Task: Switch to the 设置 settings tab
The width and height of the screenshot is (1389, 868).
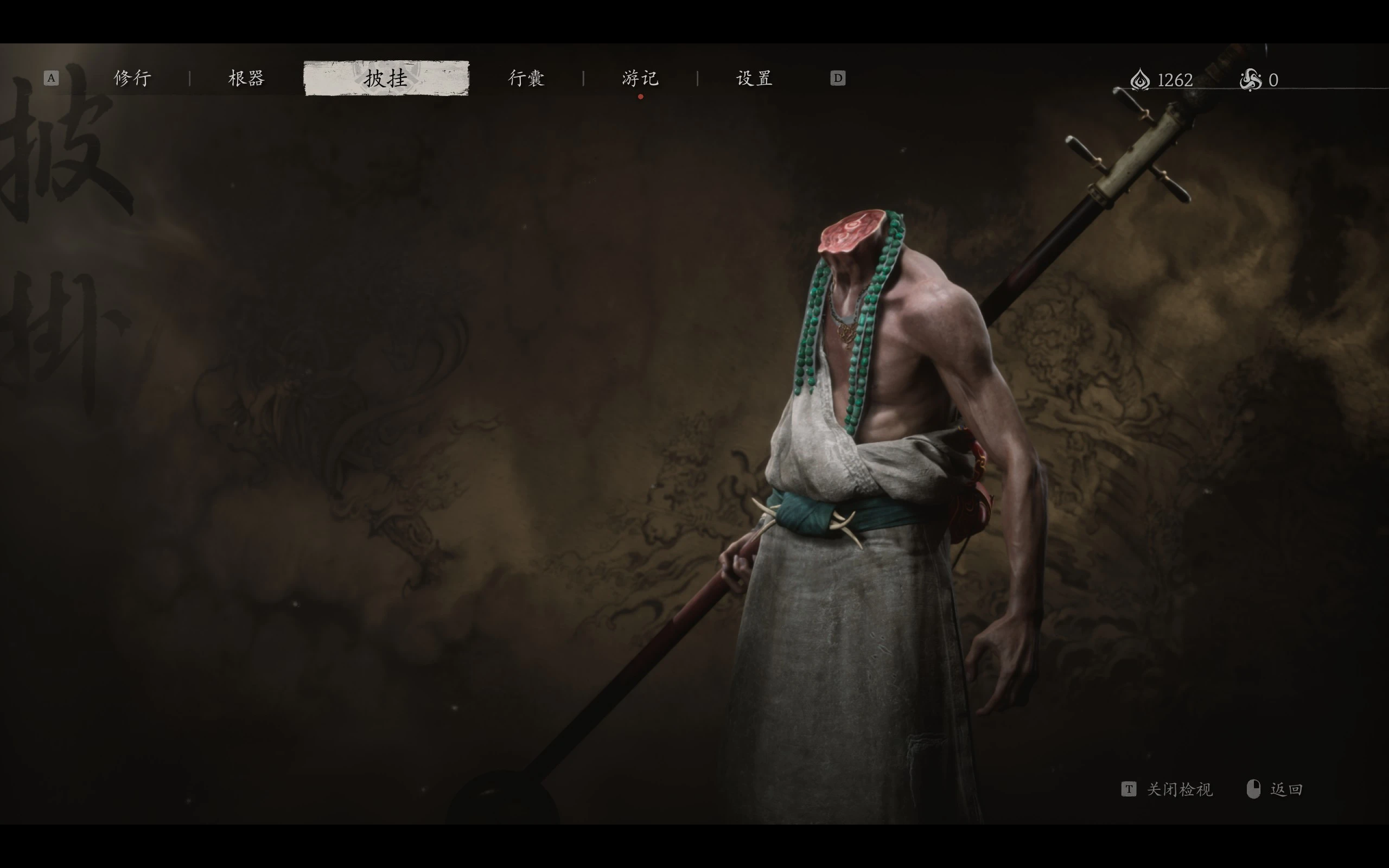Action: (754, 78)
